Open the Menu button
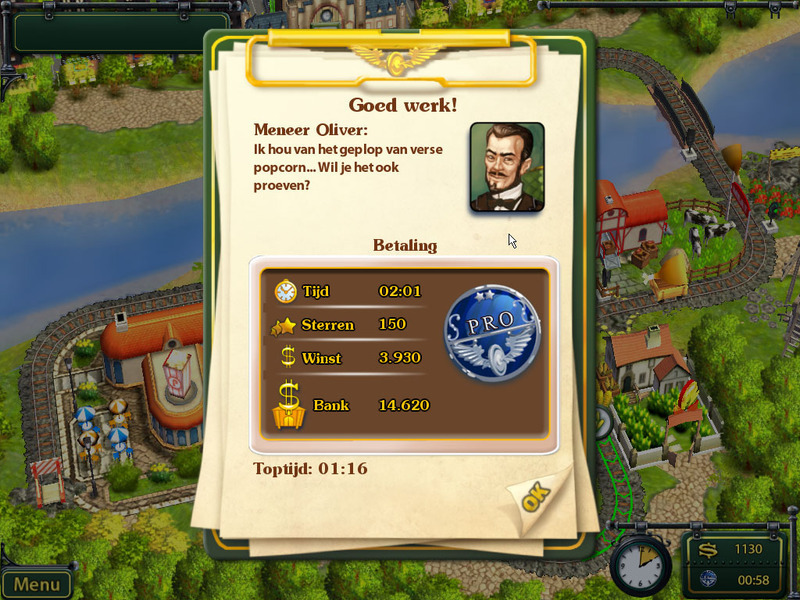Viewport: 800px width, 600px height. pyautogui.click(x=37, y=584)
